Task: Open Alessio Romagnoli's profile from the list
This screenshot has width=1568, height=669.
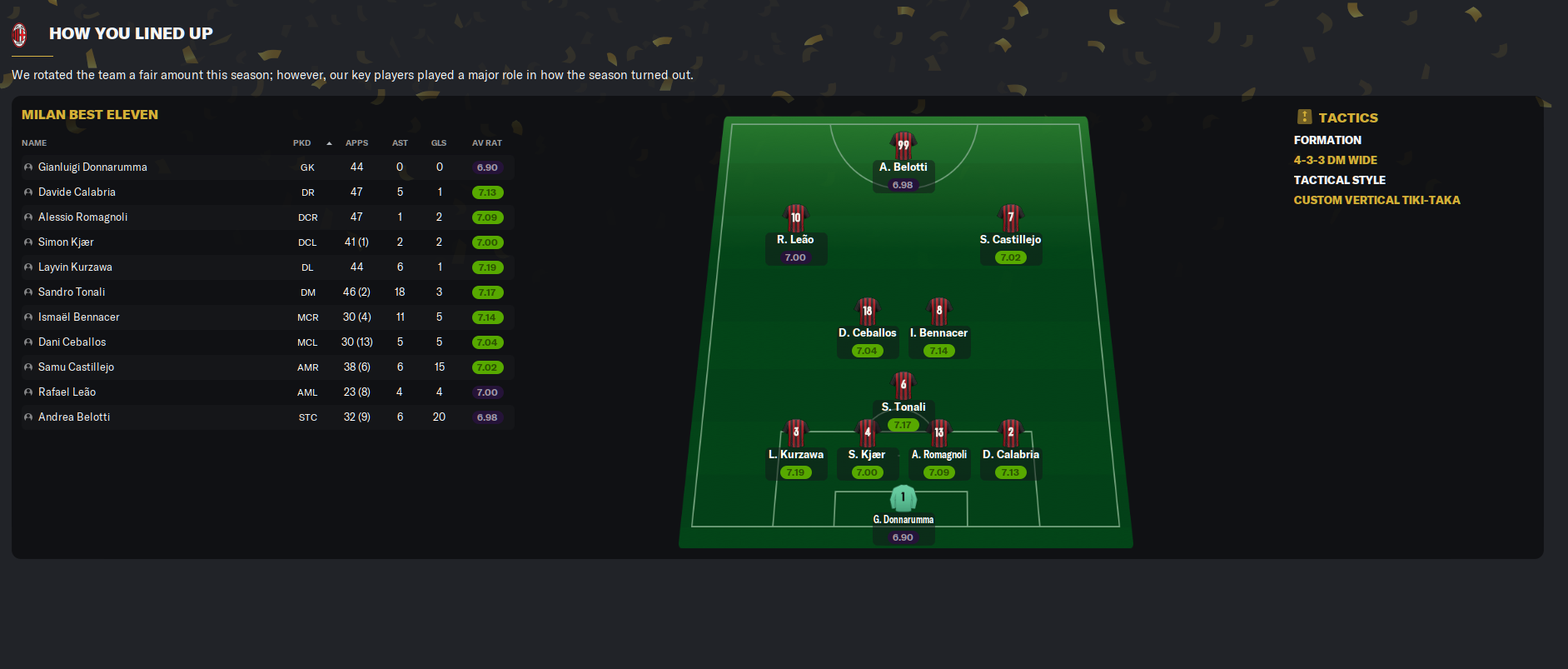Action: [82, 217]
